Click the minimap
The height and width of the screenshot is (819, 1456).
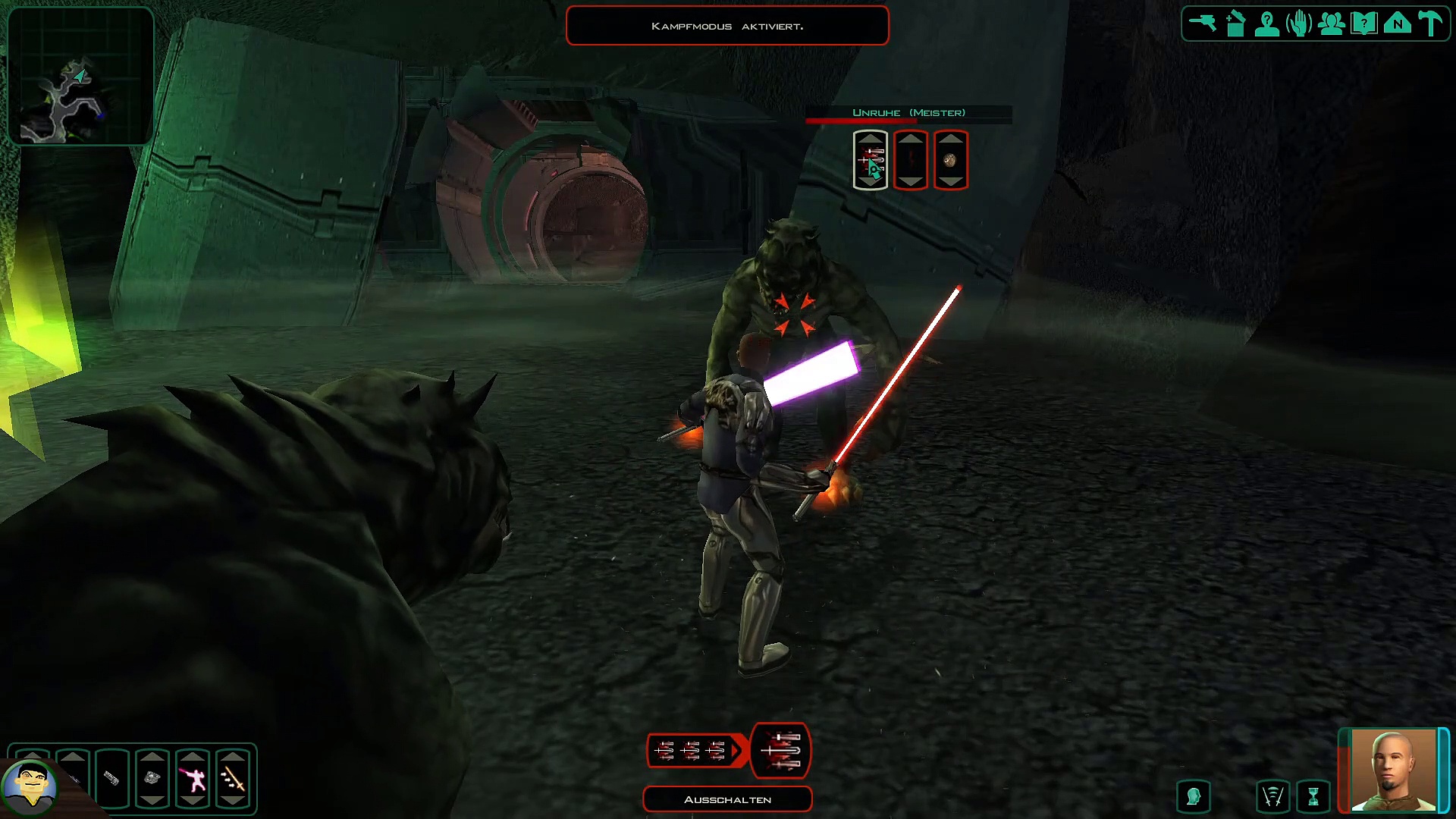click(x=80, y=76)
